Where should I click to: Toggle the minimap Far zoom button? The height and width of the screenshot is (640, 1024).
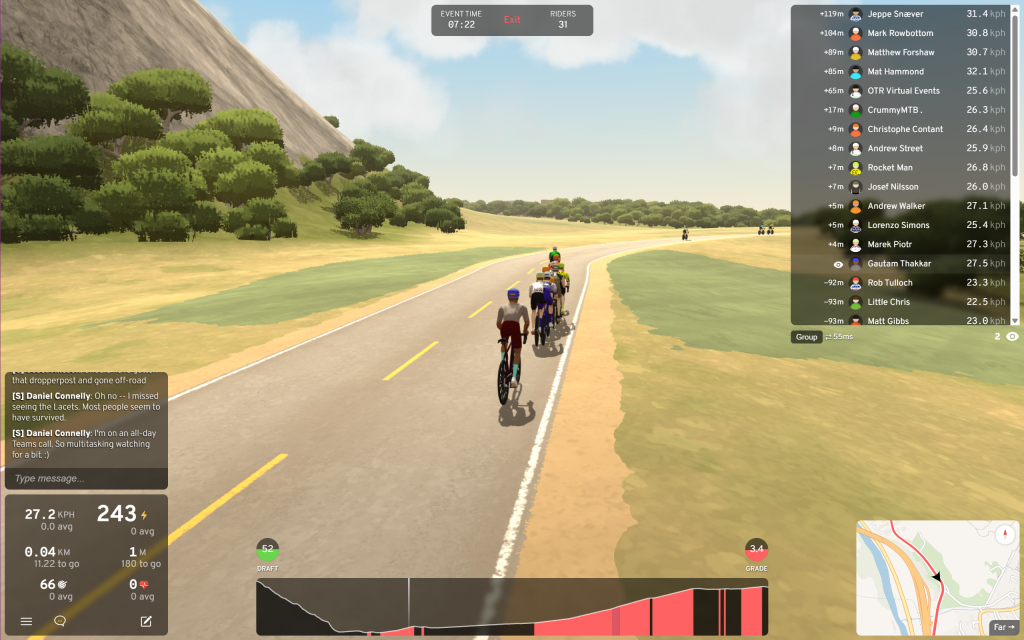[1002, 627]
